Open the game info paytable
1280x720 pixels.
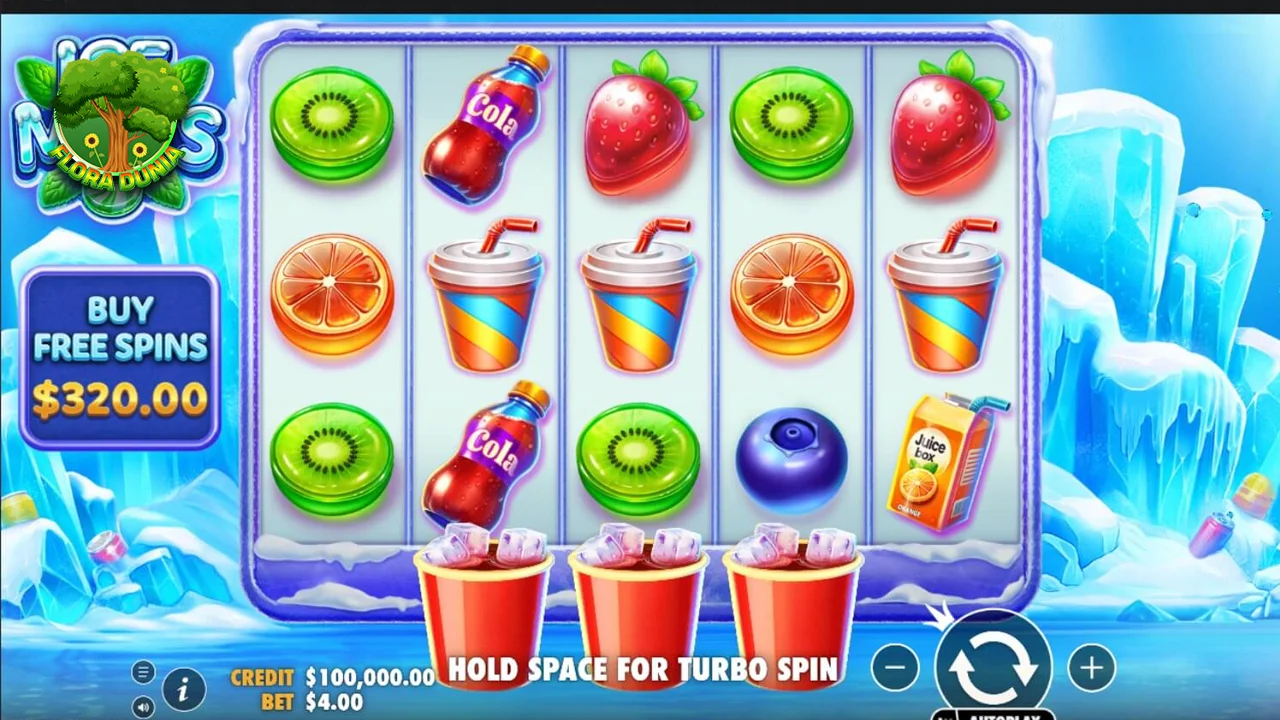(x=183, y=689)
